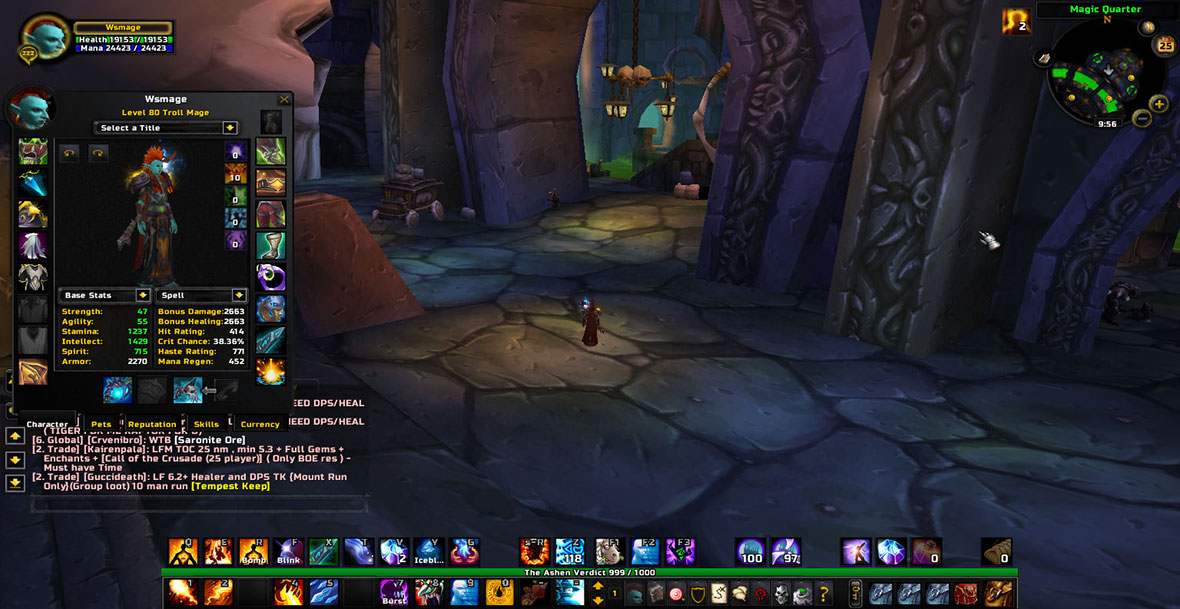Switch to the Currency tab
The image size is (1180, 609).
coord(260,424)
